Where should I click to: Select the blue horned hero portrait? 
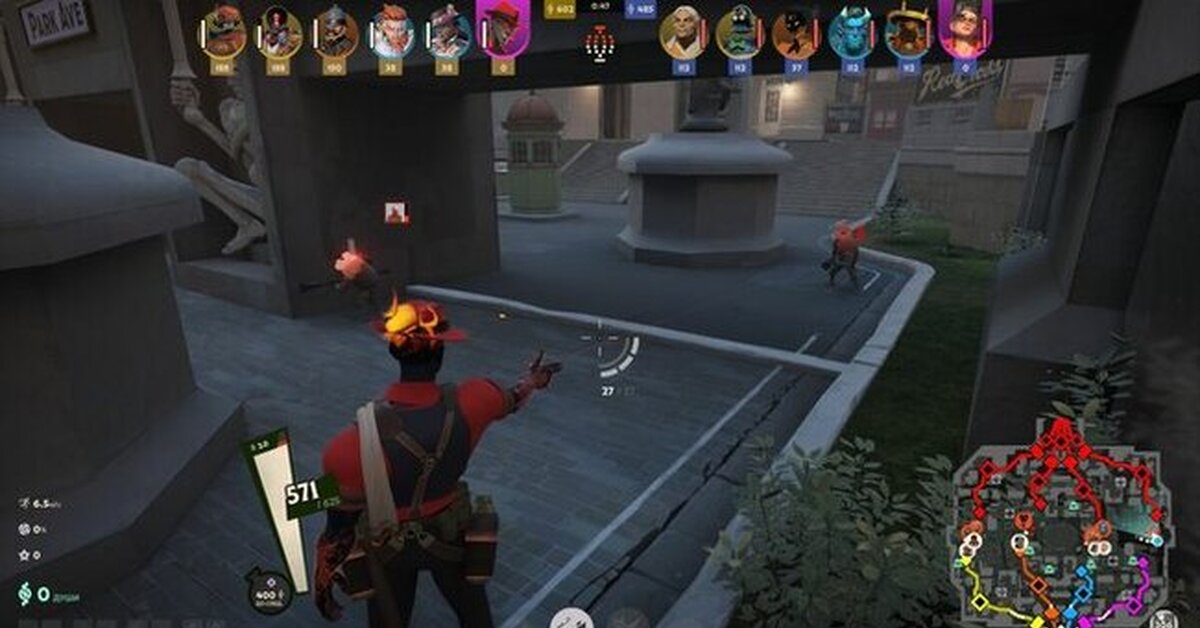(852, 32)
